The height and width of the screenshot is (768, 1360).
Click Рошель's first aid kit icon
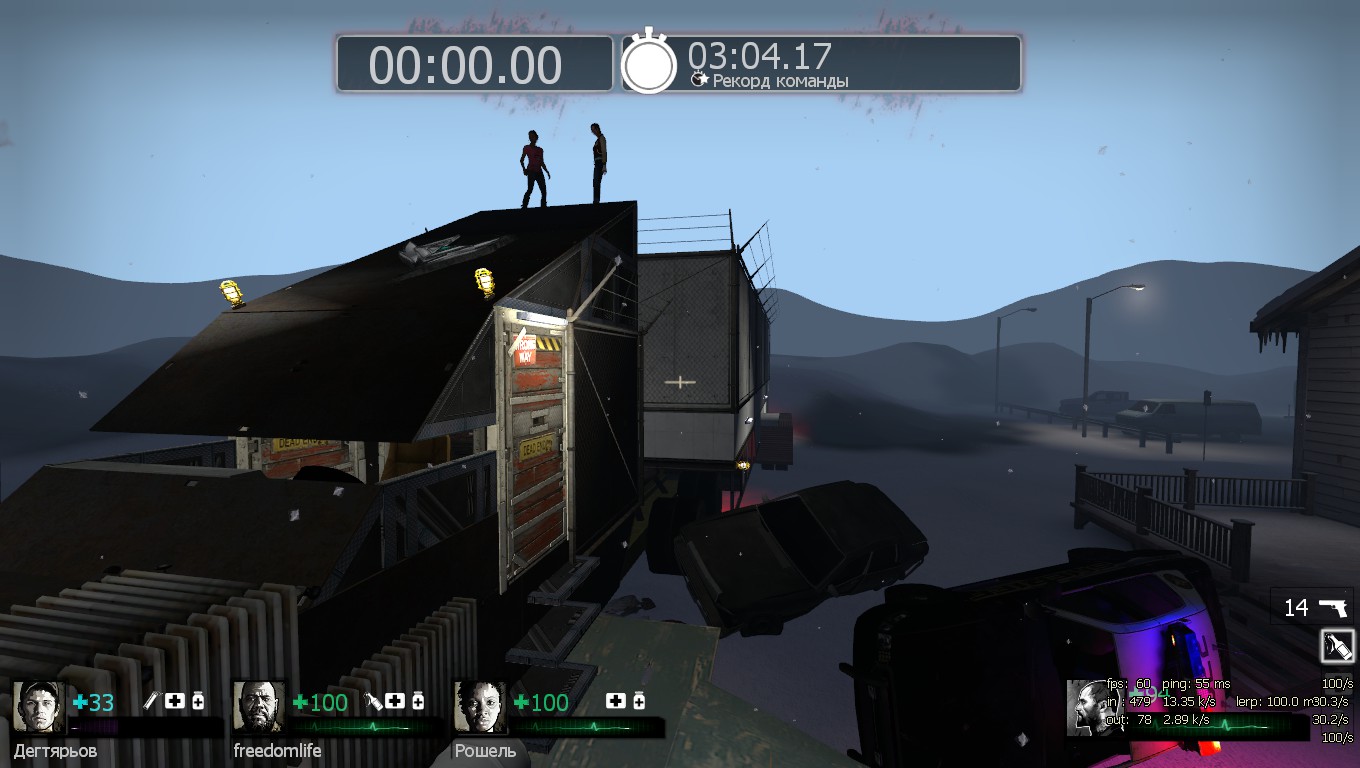click(616, 702)
